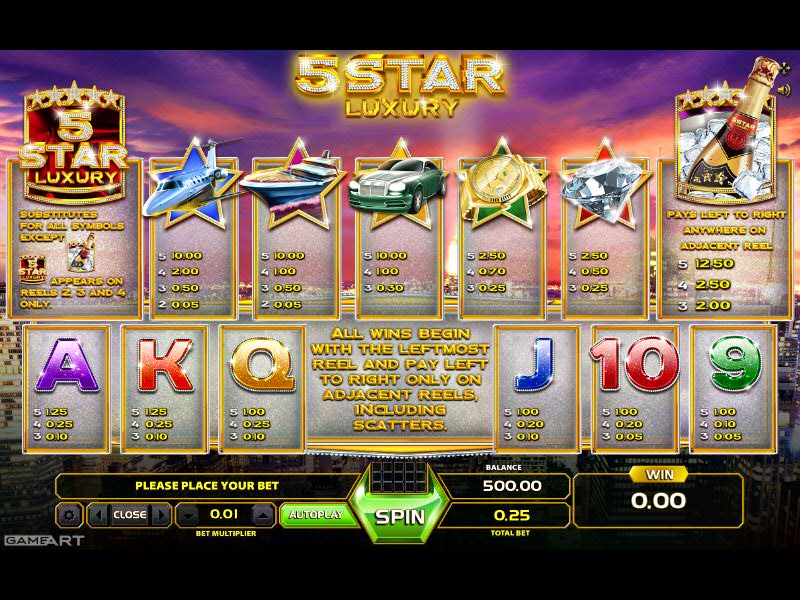
Task: Spin the reels with the green SPIN button
Action: [400, 517]
